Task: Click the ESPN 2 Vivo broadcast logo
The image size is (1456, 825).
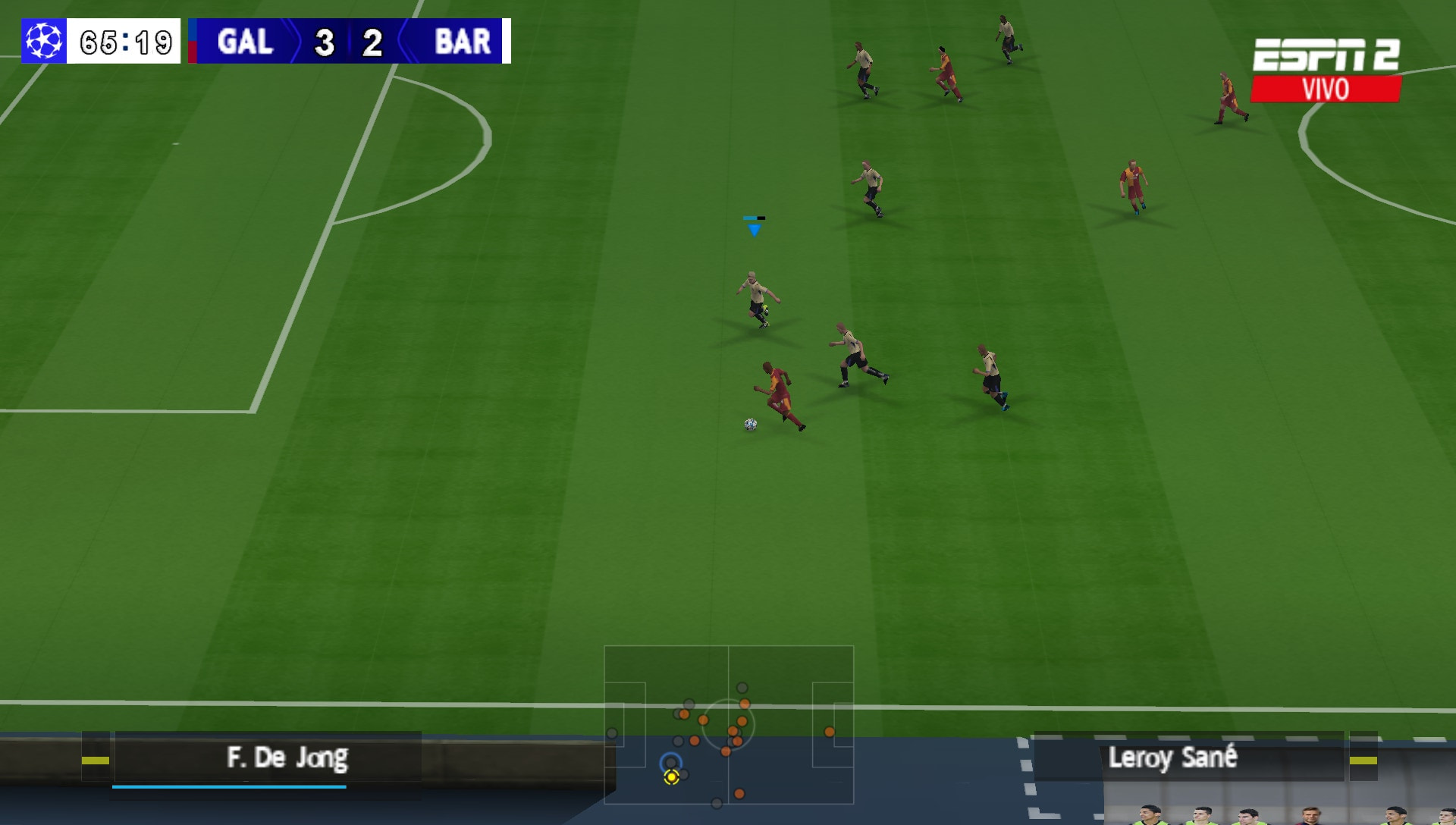Action: pyautogui.click(x=1326, y=70)
